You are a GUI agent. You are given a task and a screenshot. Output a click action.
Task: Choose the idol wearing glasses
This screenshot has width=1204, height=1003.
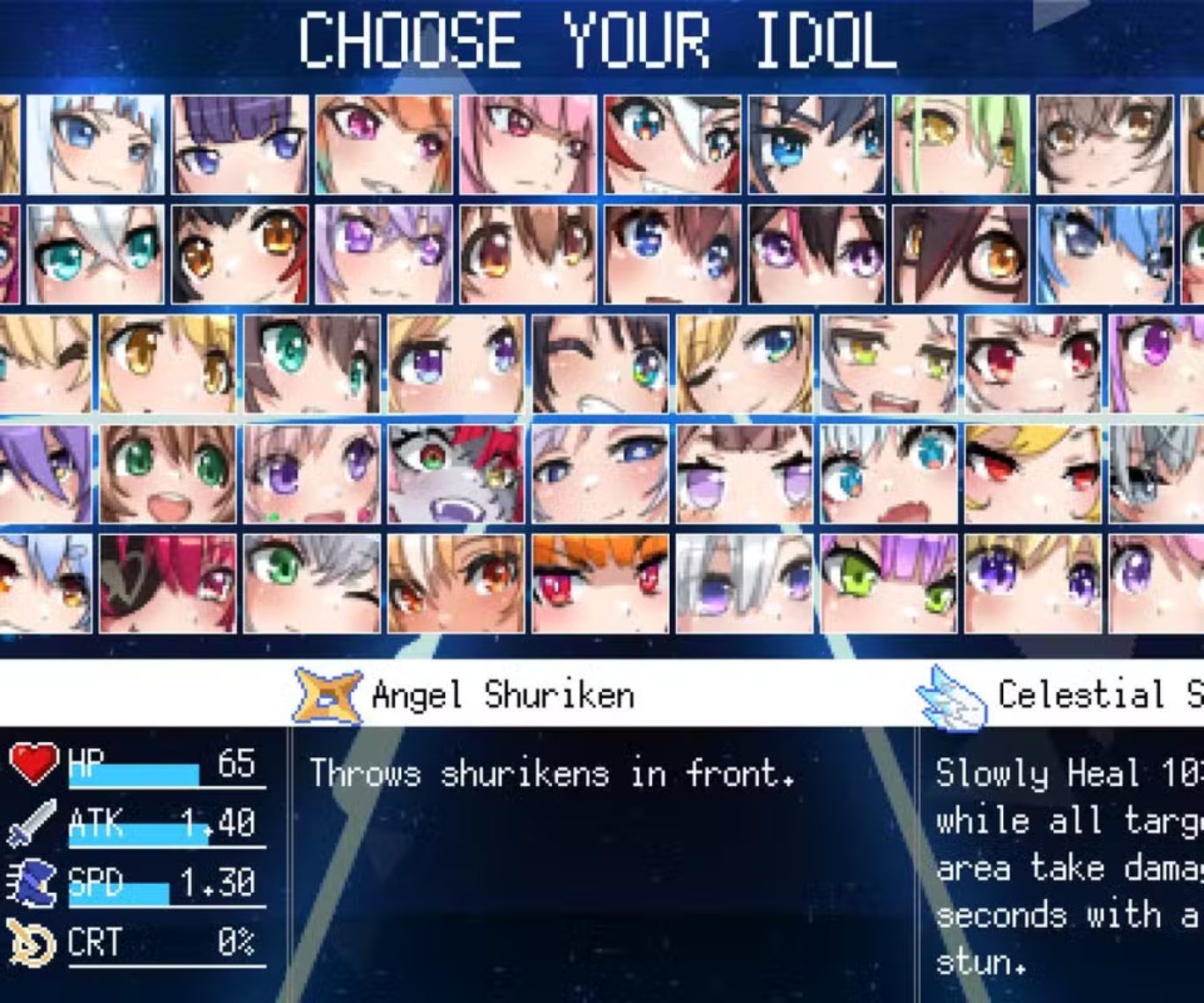(961, 254)
